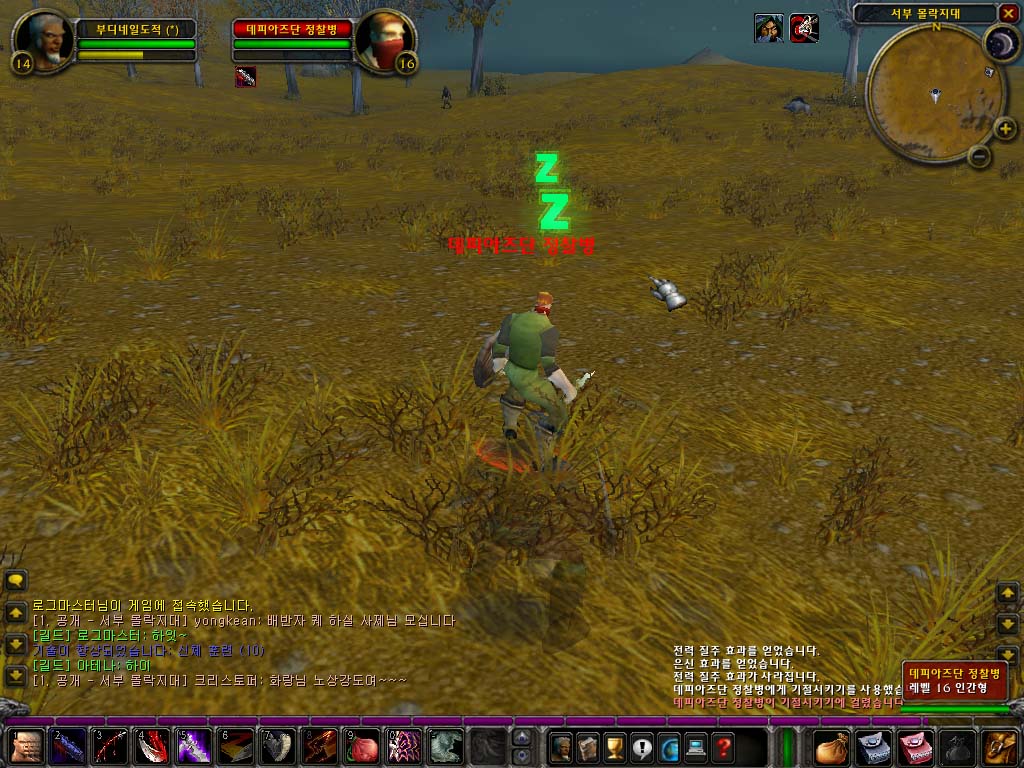Viewport: 1024px width, 768px height.
Task: Open the spellbook micro button
Action: click(x=588, y=746)
